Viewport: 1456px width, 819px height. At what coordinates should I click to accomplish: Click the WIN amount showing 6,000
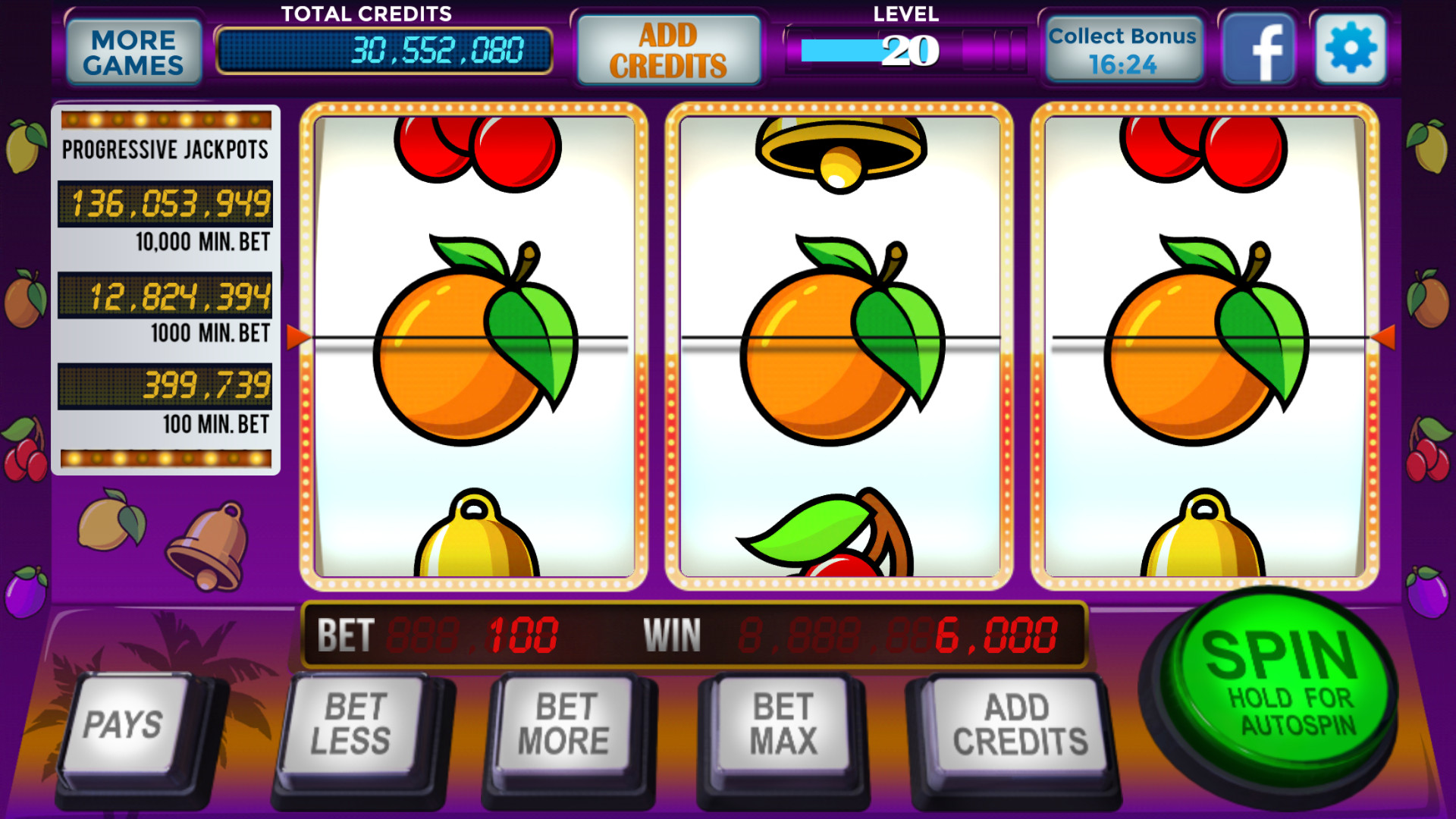pyautogui.click(x=997, y=635)
